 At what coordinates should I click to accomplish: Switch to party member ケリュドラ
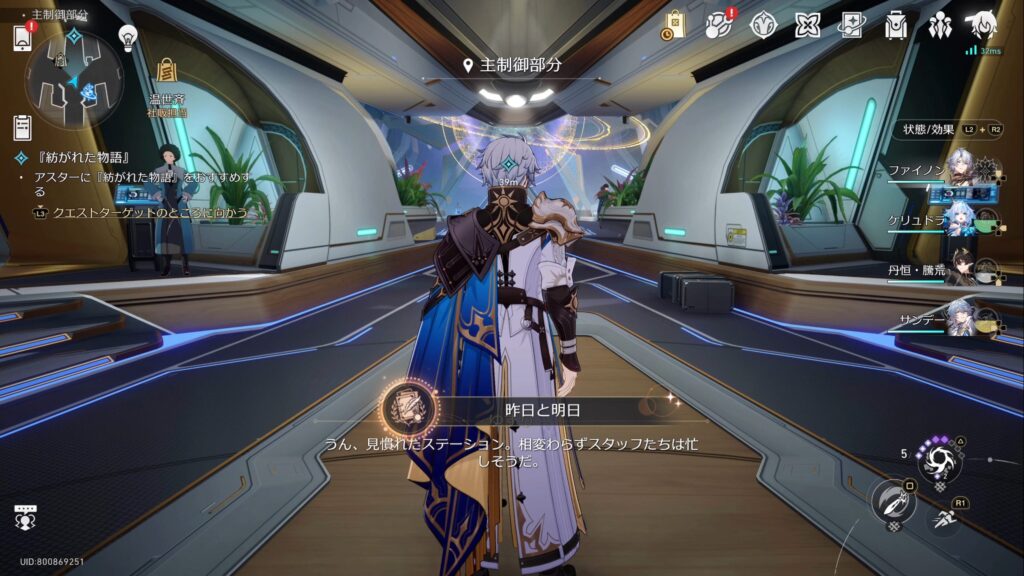pyautogui.click(x=960, y=220)
